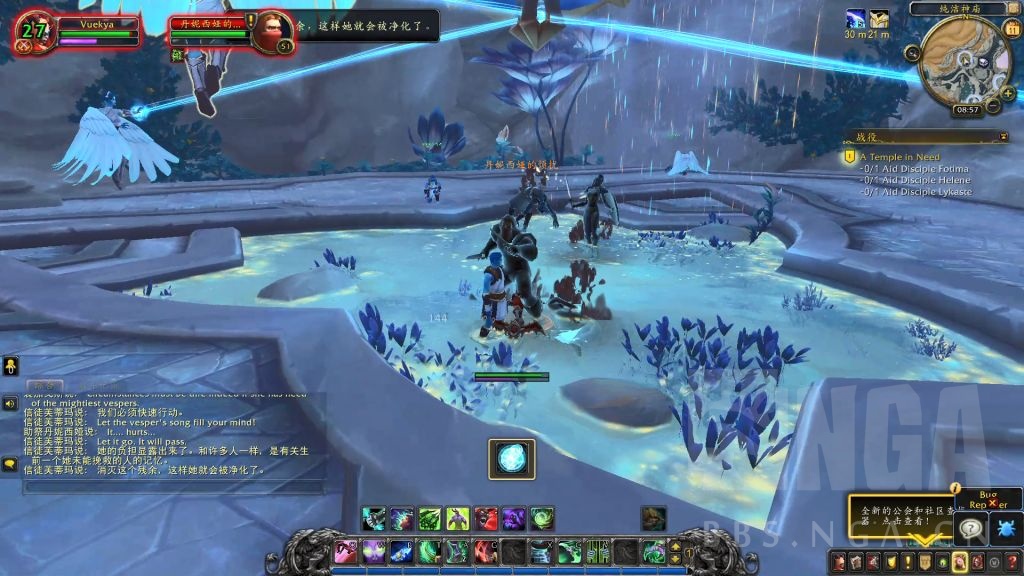1024x576 pixels.
Task: Click the red question-mark micro menu button
Action: [1012, 561]
